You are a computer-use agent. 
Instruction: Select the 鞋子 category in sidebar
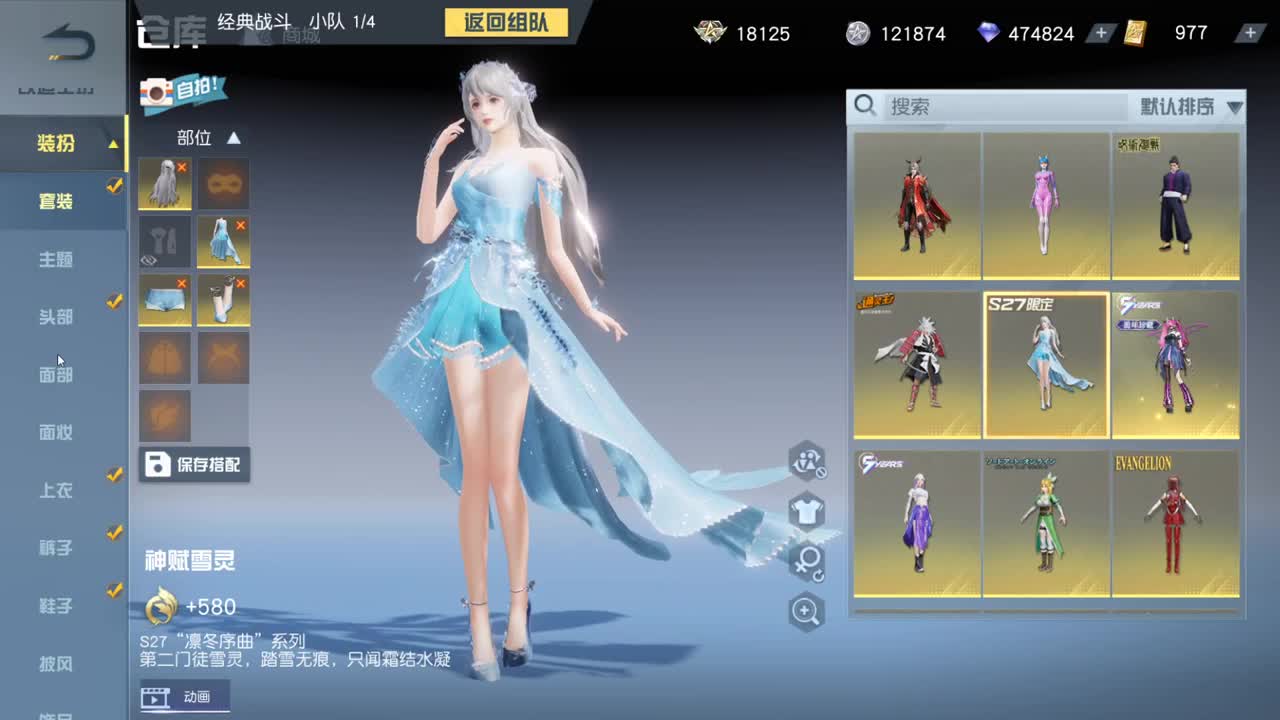point(55,605)
